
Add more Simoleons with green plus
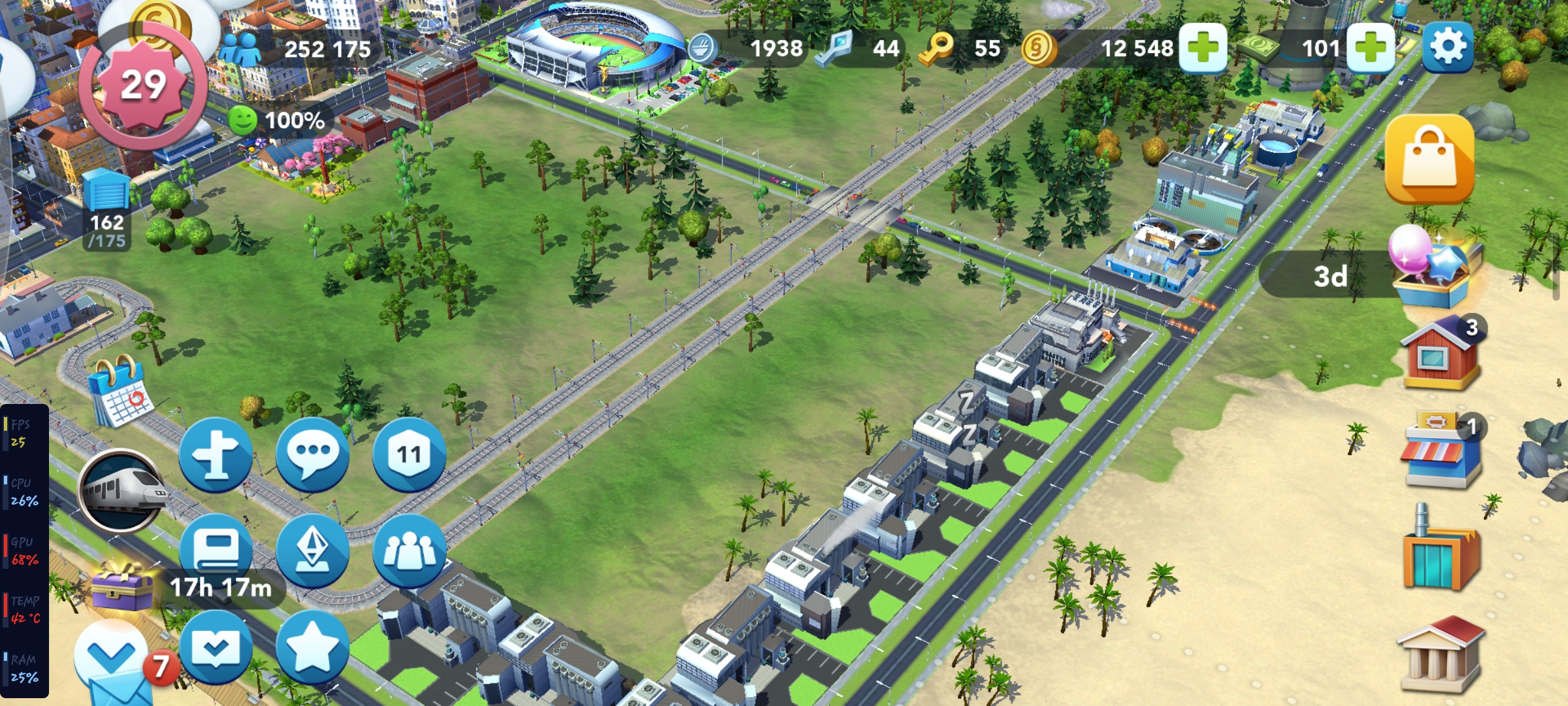coord(1203,48)
